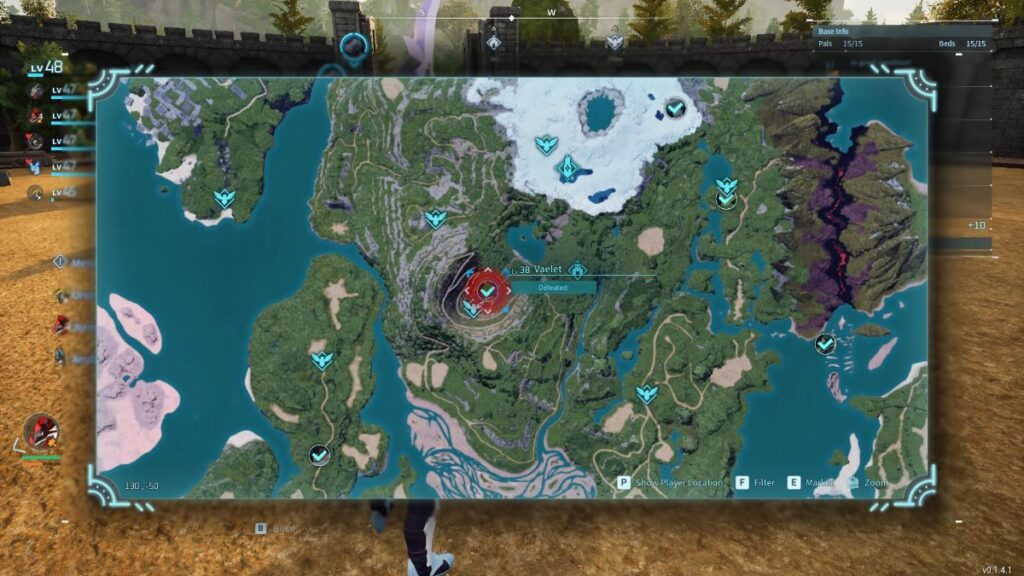The height and width of the screenshot is (576, 1024).
Task: Select the checkmark marker in the sea below the volcanic ridge
Action: coord(825,344)
